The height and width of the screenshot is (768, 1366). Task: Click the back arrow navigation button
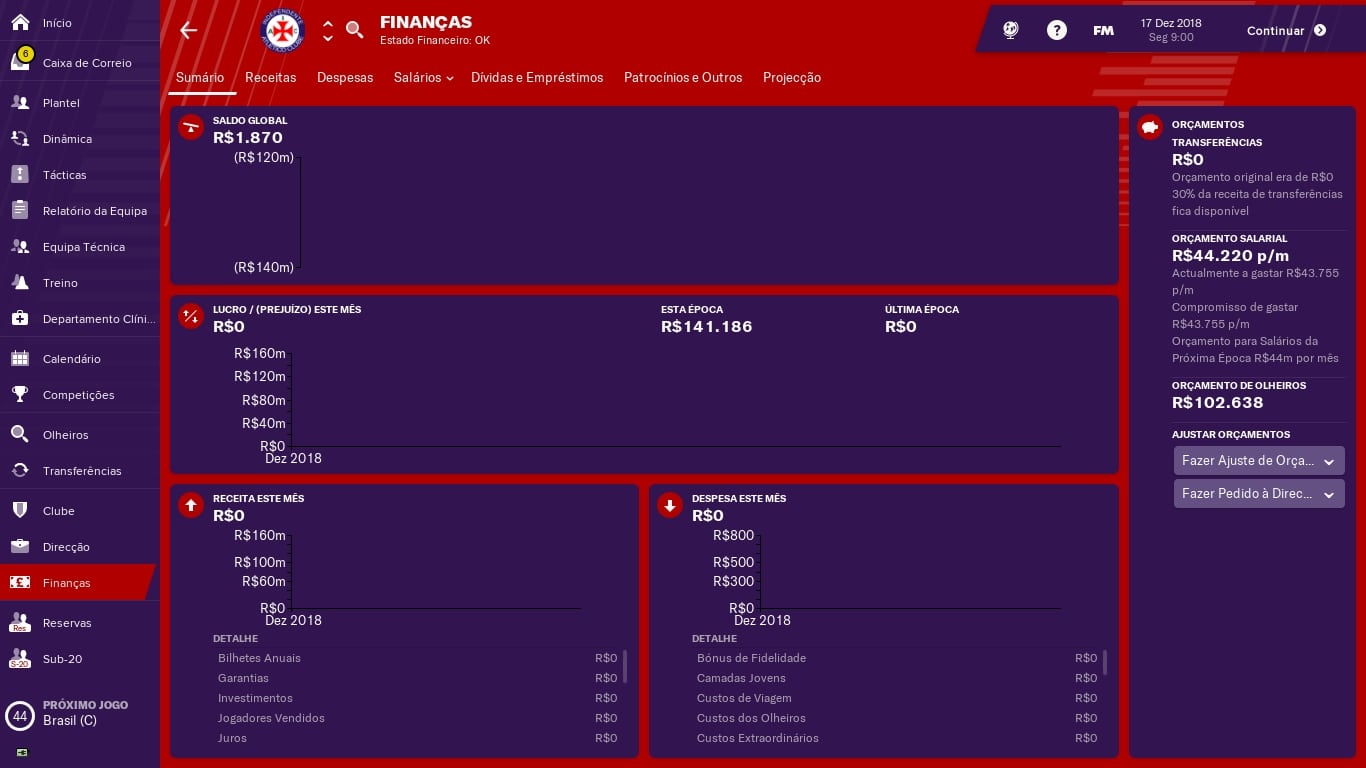[189, 30]
